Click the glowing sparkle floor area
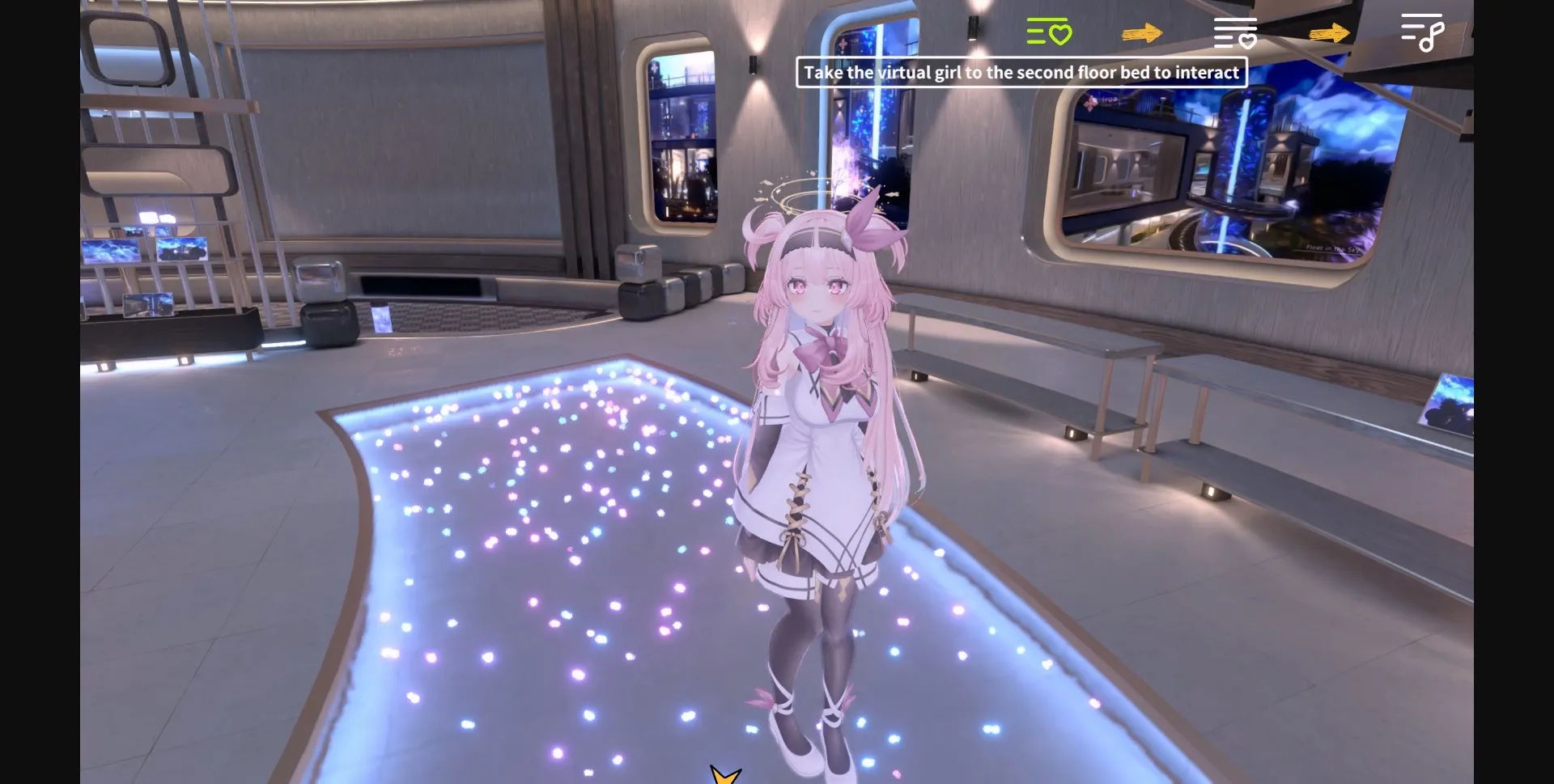This screenshot has height=784, width=1554. 567,526
